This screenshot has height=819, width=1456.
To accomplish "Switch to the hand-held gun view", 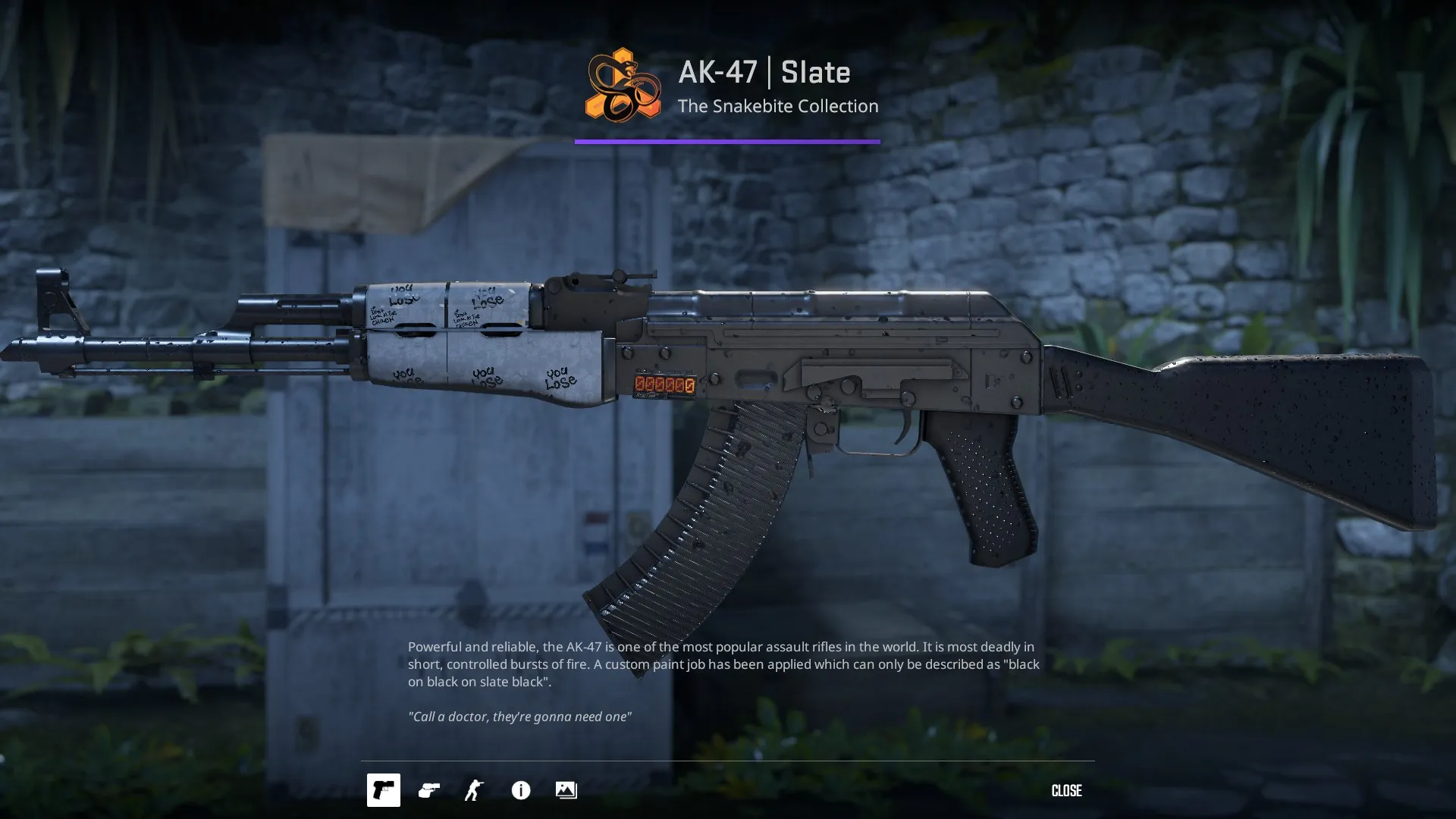I will click(429, 790).
